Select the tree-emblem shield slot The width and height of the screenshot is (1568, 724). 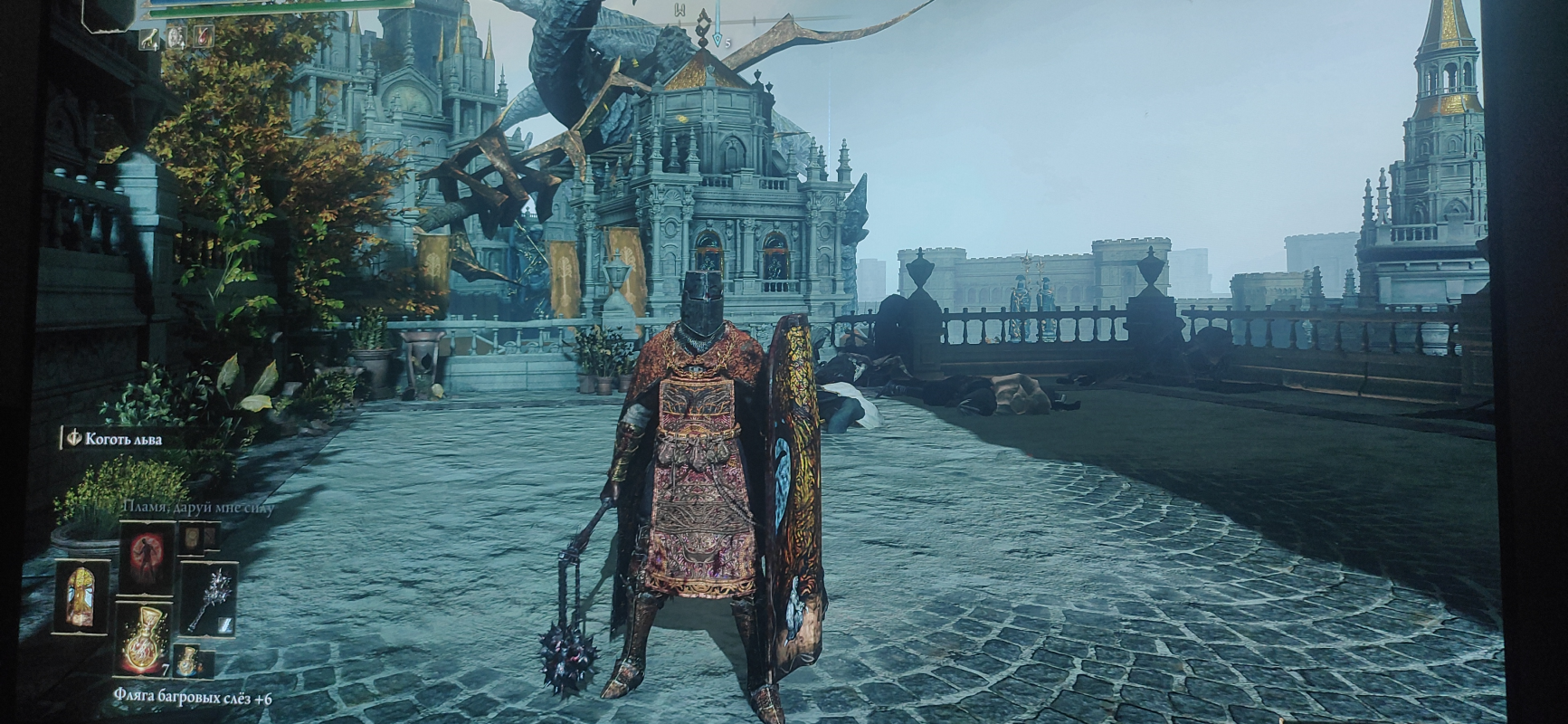click(x=81, y=595)
